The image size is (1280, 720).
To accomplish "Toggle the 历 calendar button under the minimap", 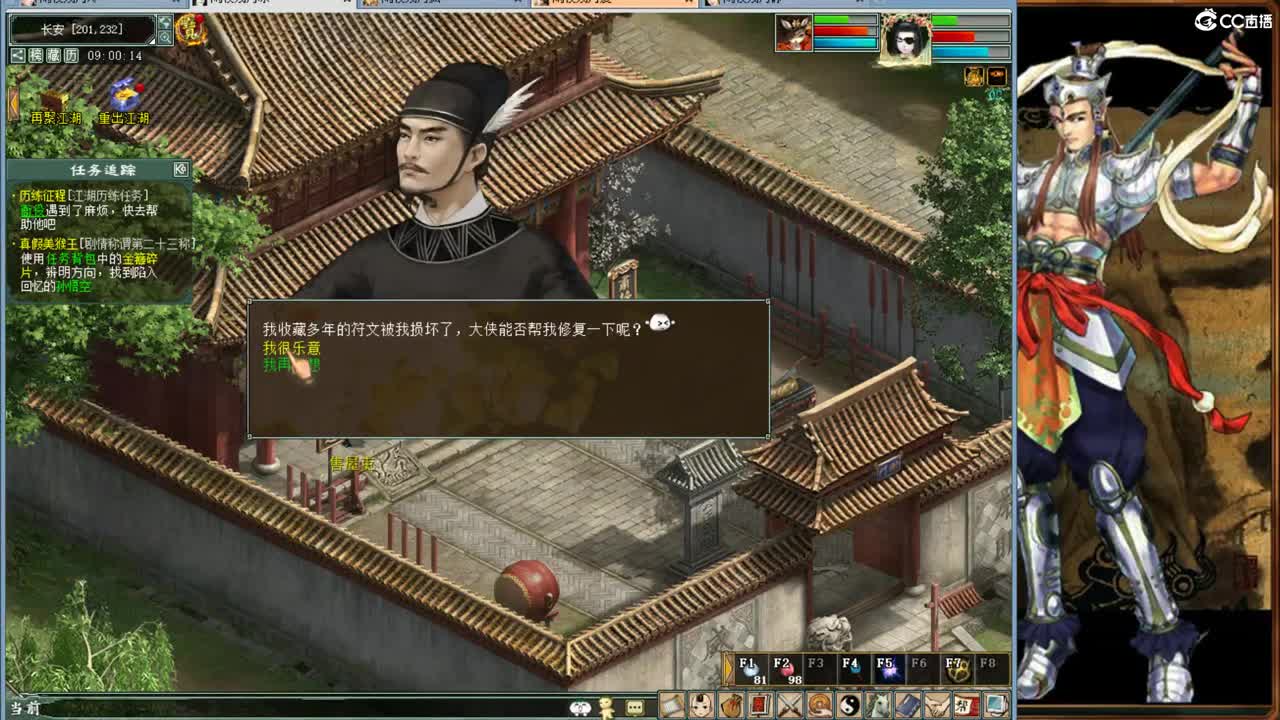I will point(73,56).
